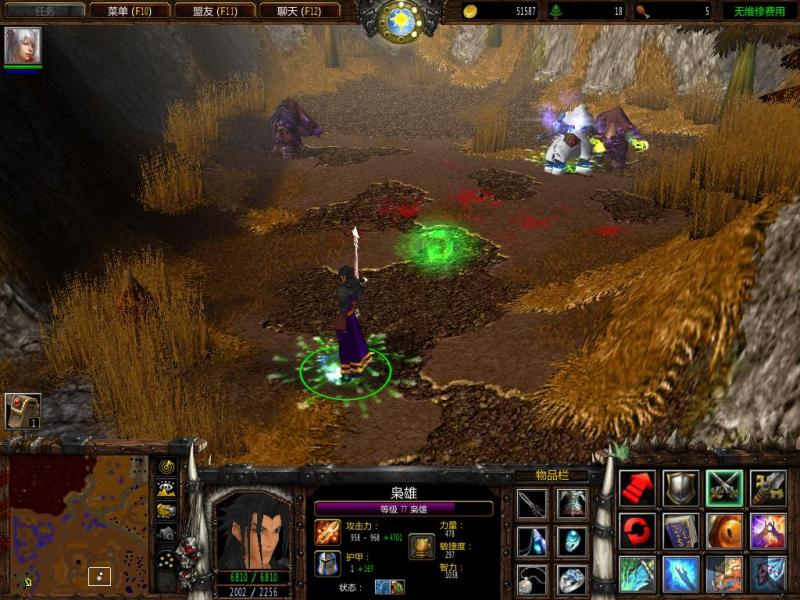This screenshot has width=800, height=600.
Task: Click the idle worker icon above the minimap
Action: pyautogui.click(x=22, y=411)
